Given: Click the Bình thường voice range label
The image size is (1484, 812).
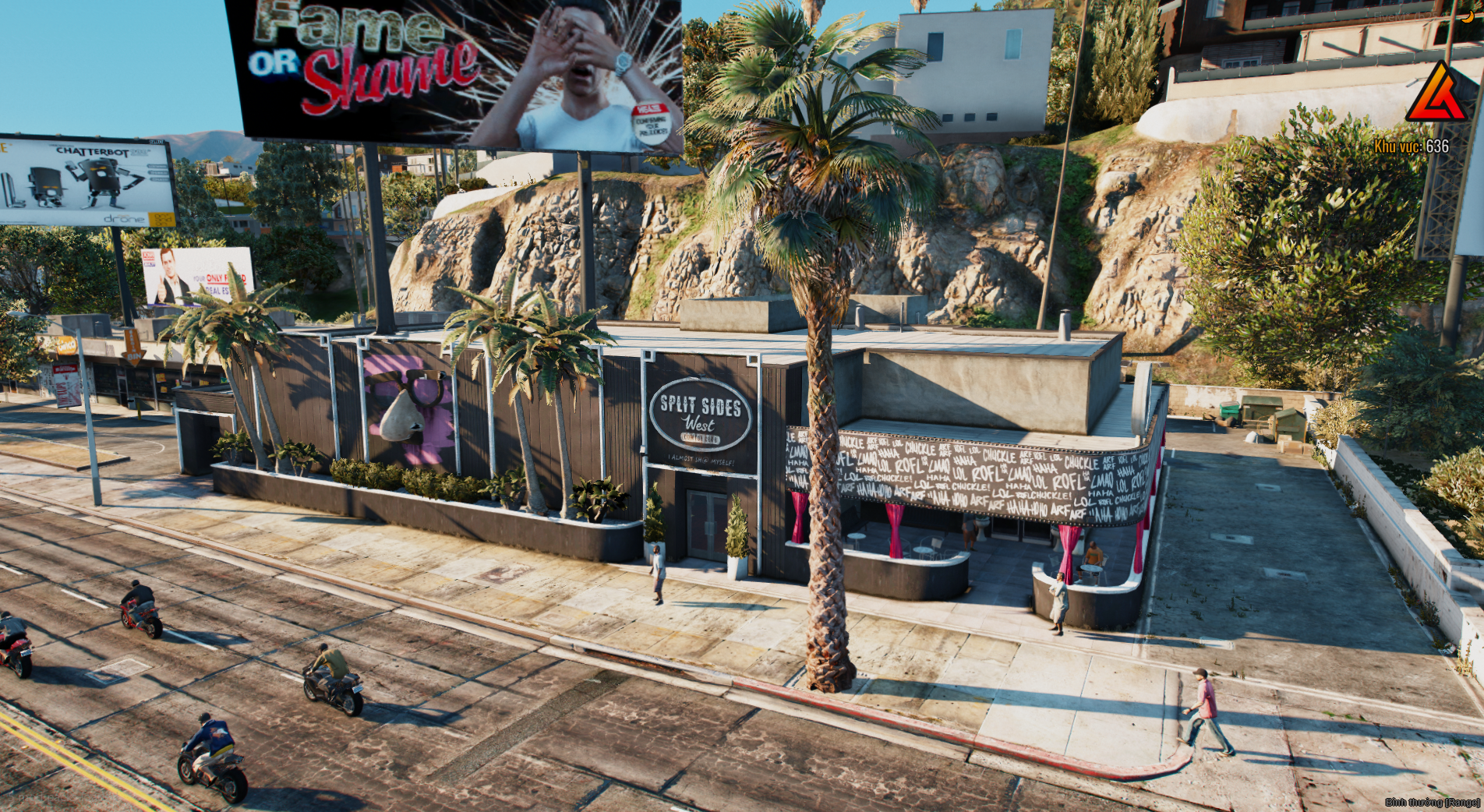Looking at the screenshot, I should pyautogui.click(x=1432, y=802).
